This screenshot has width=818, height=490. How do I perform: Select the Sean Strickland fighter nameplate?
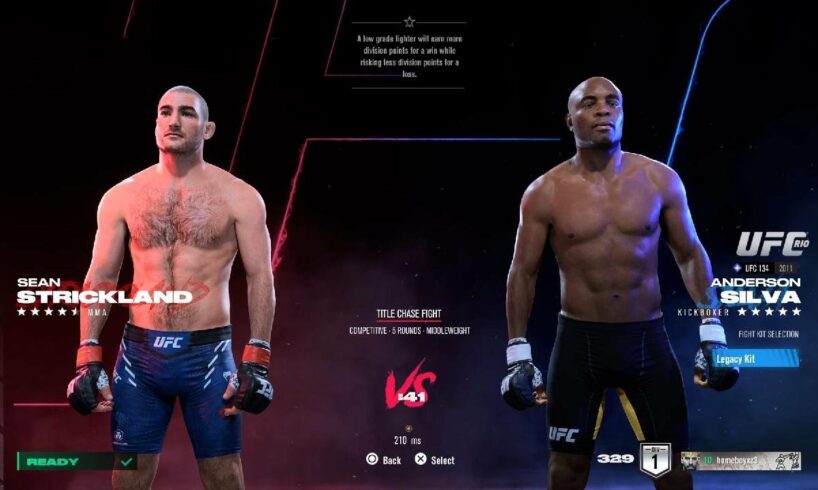[x=103, y=290]
